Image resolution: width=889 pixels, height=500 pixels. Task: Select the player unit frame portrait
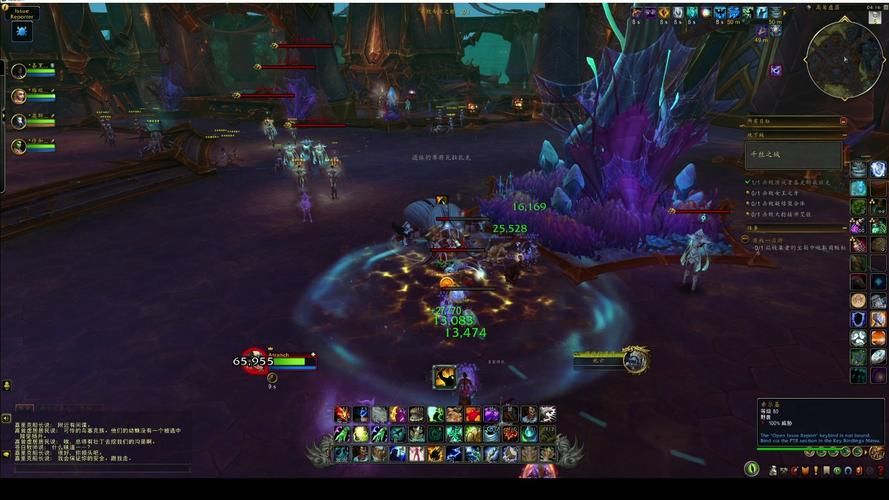tap(256, 360)
